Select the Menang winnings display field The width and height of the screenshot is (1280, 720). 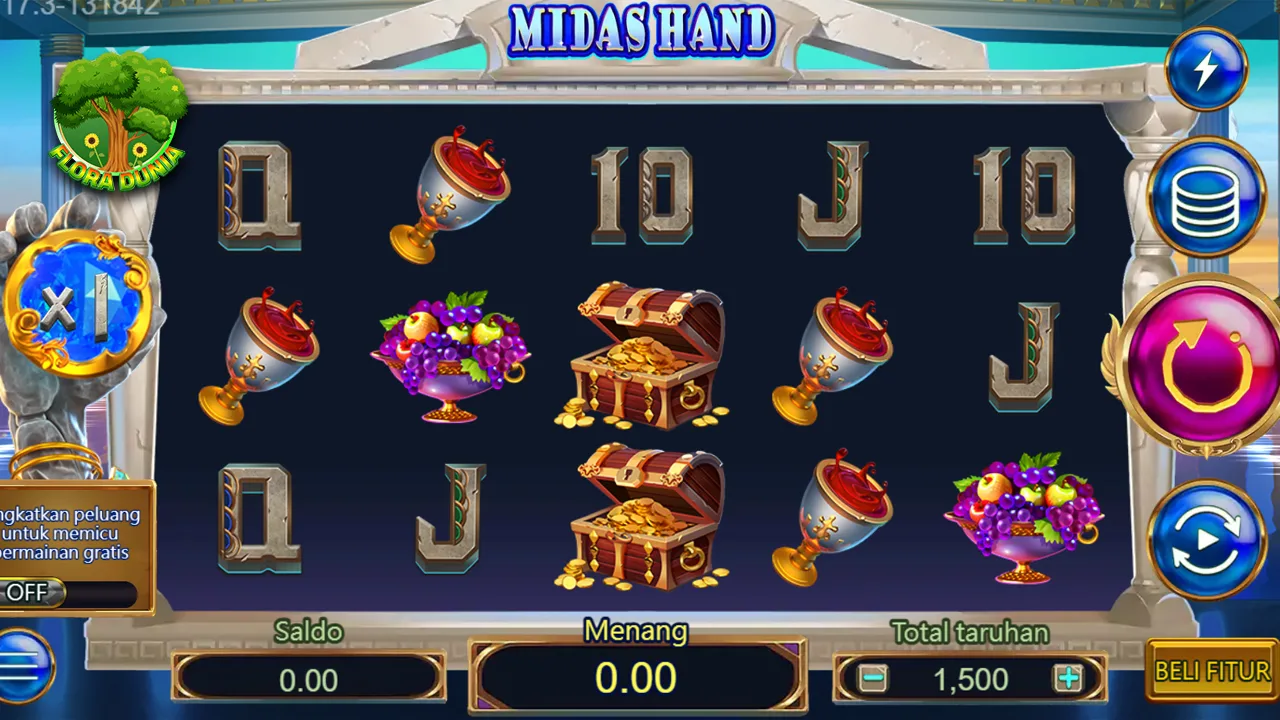pos(637,678)
